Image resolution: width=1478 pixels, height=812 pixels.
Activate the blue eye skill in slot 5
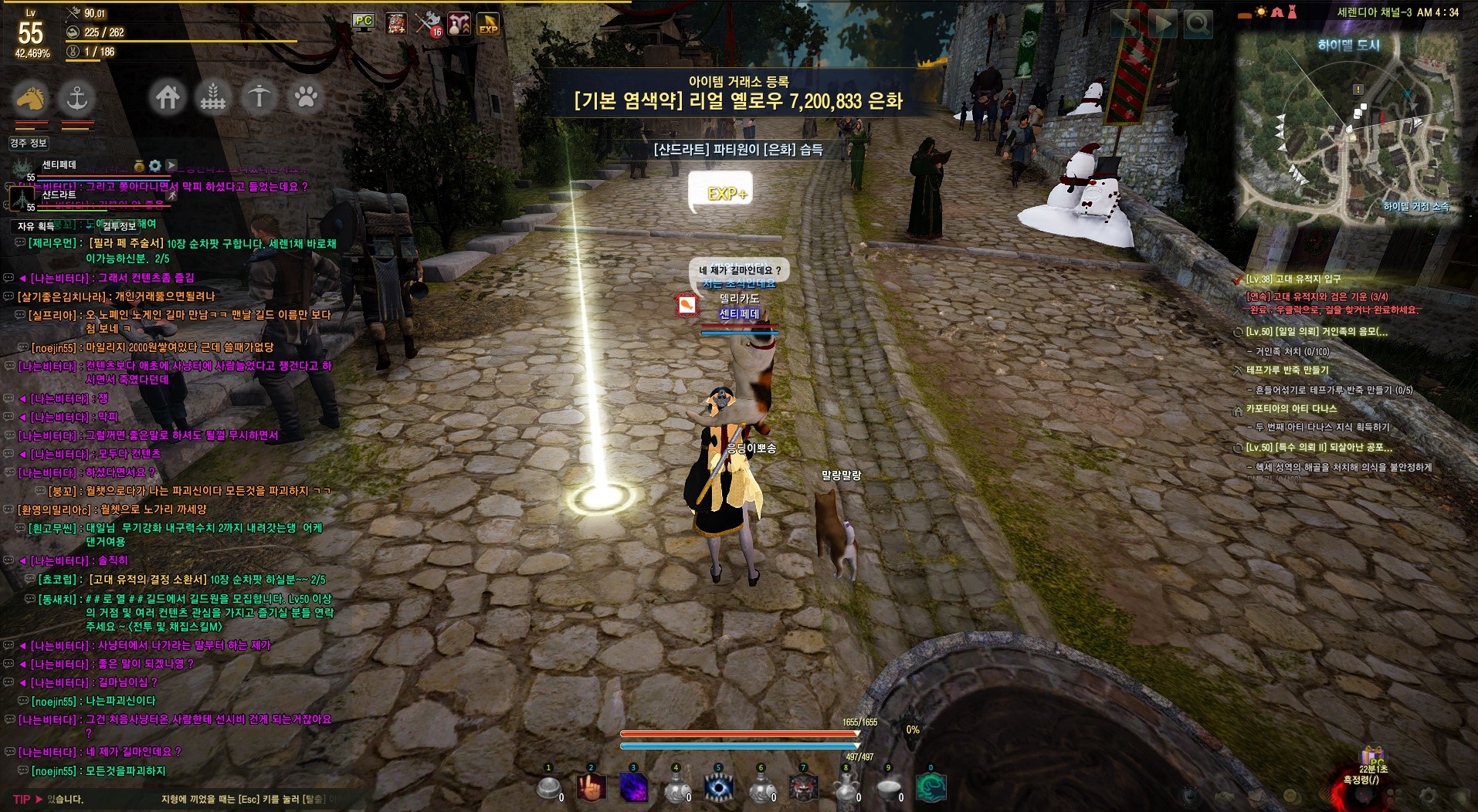click(x=719, y=788)
